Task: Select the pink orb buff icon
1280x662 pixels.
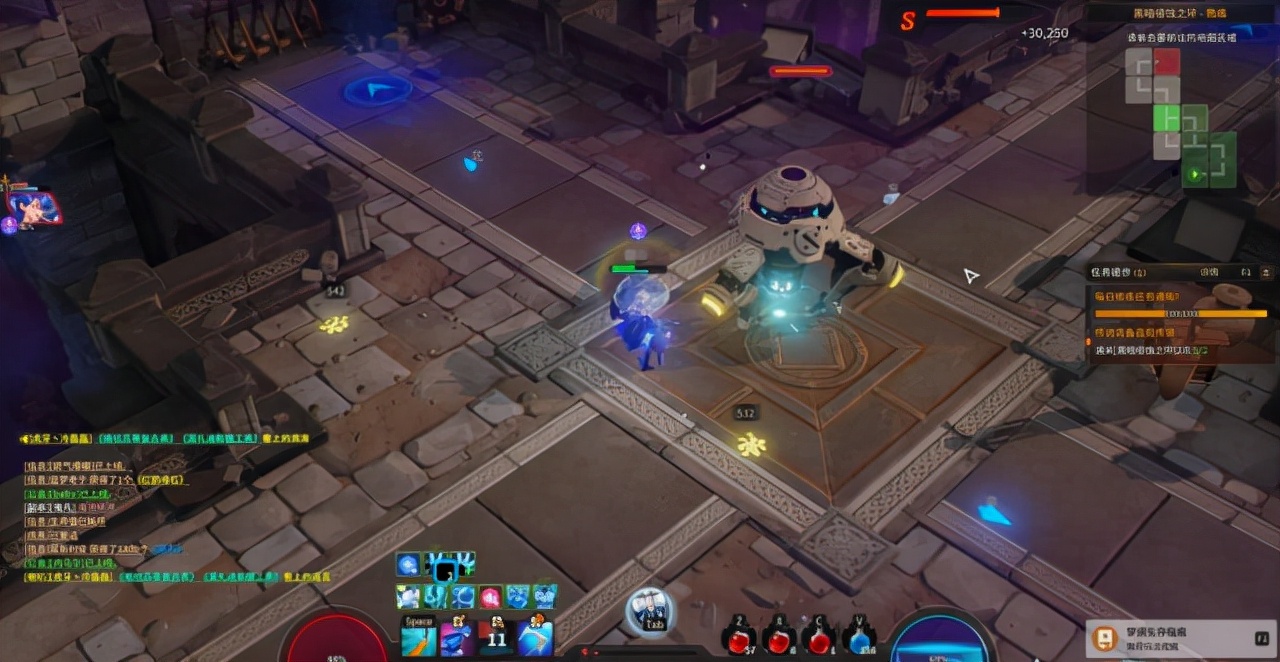Action: [490, 597]
